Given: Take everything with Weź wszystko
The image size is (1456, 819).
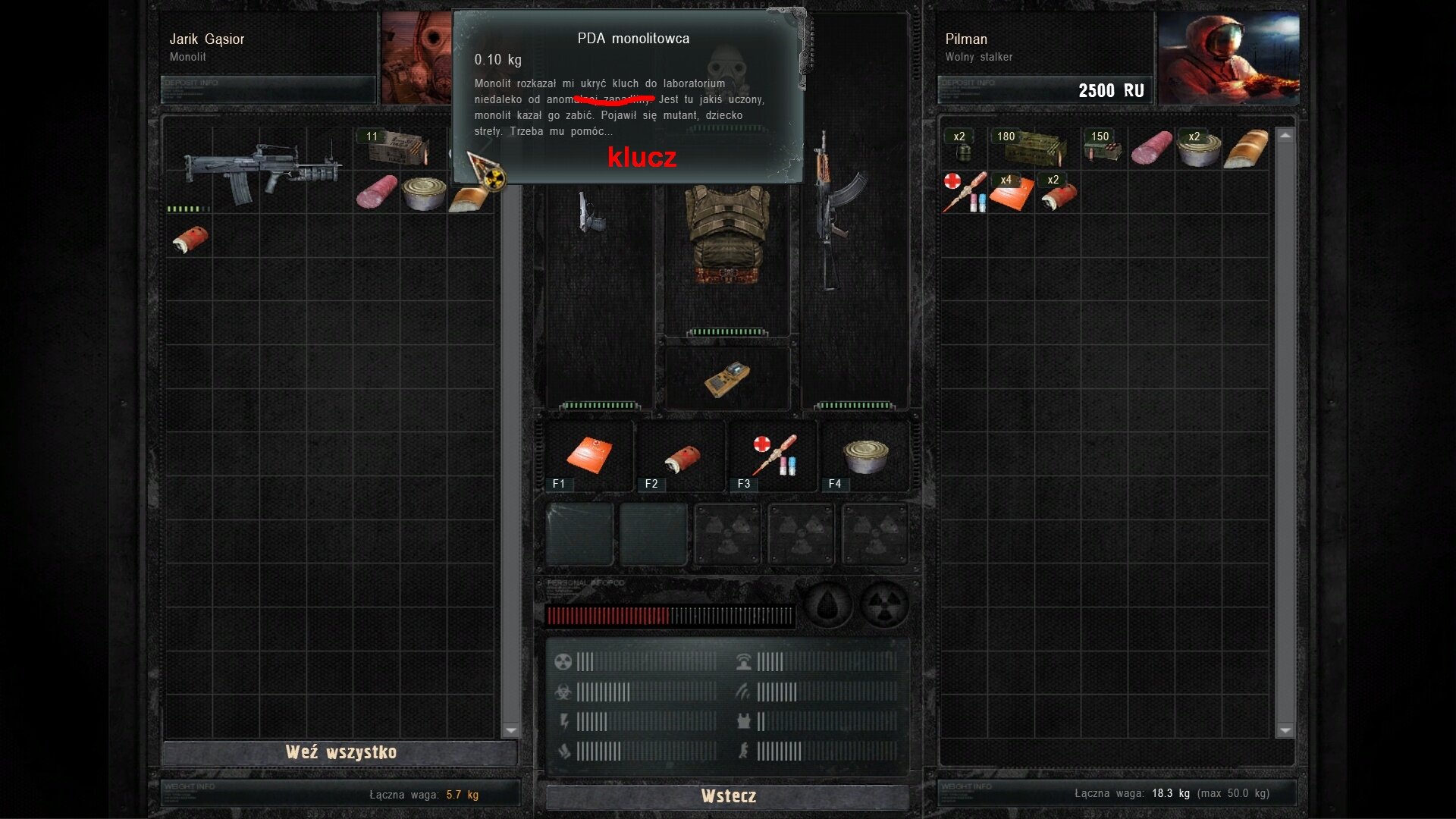Looking at the screenshot, I should (340, 752).
